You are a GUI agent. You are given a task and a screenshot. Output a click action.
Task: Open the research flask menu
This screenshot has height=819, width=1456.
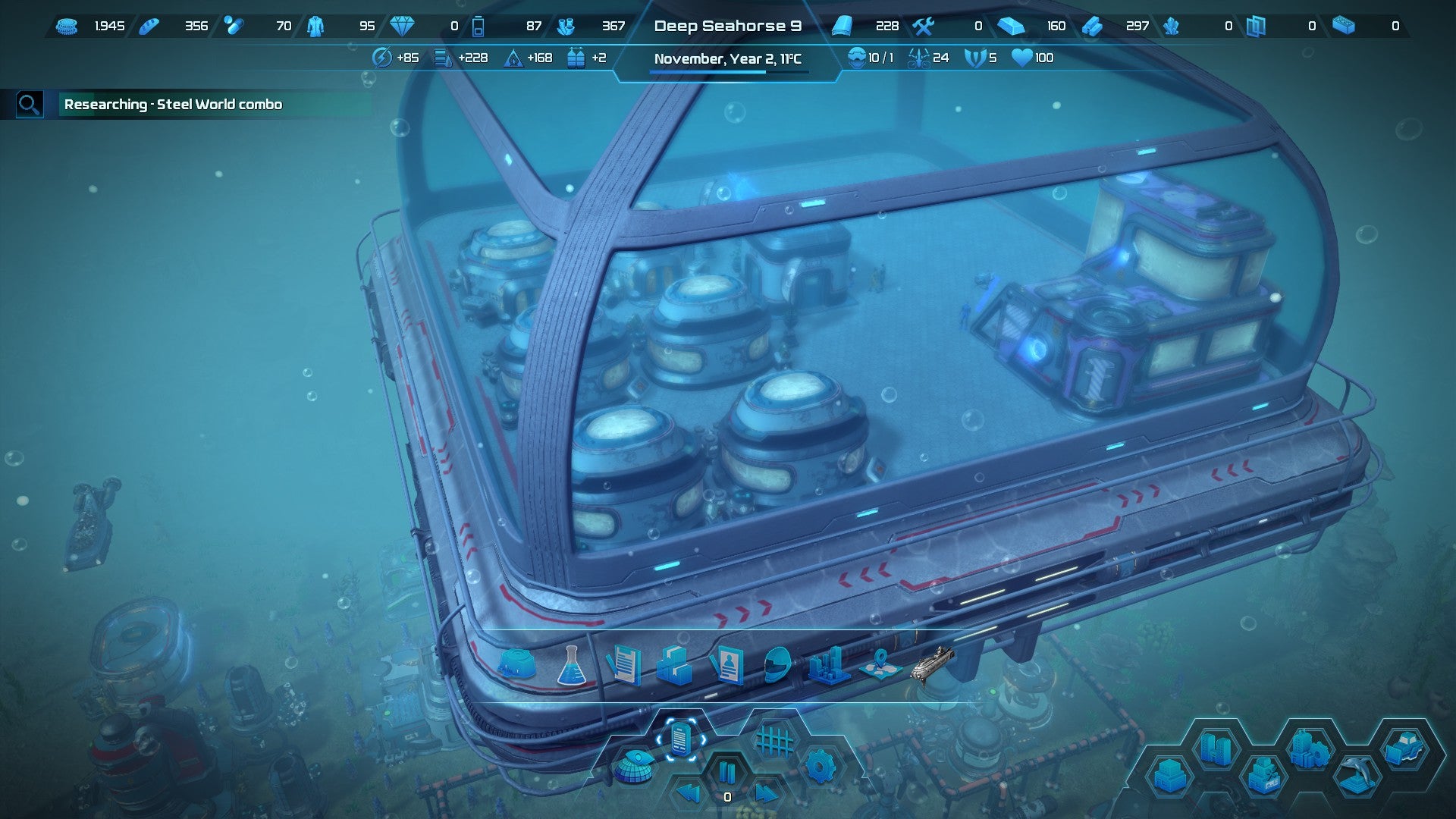click(x=571, y=666)
